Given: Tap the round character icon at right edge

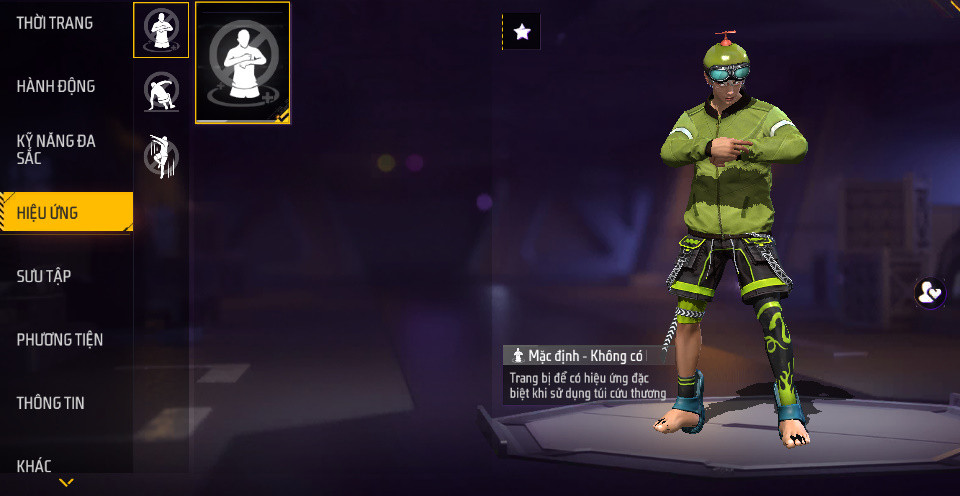Looking at the screenshot, I should 931,293.
